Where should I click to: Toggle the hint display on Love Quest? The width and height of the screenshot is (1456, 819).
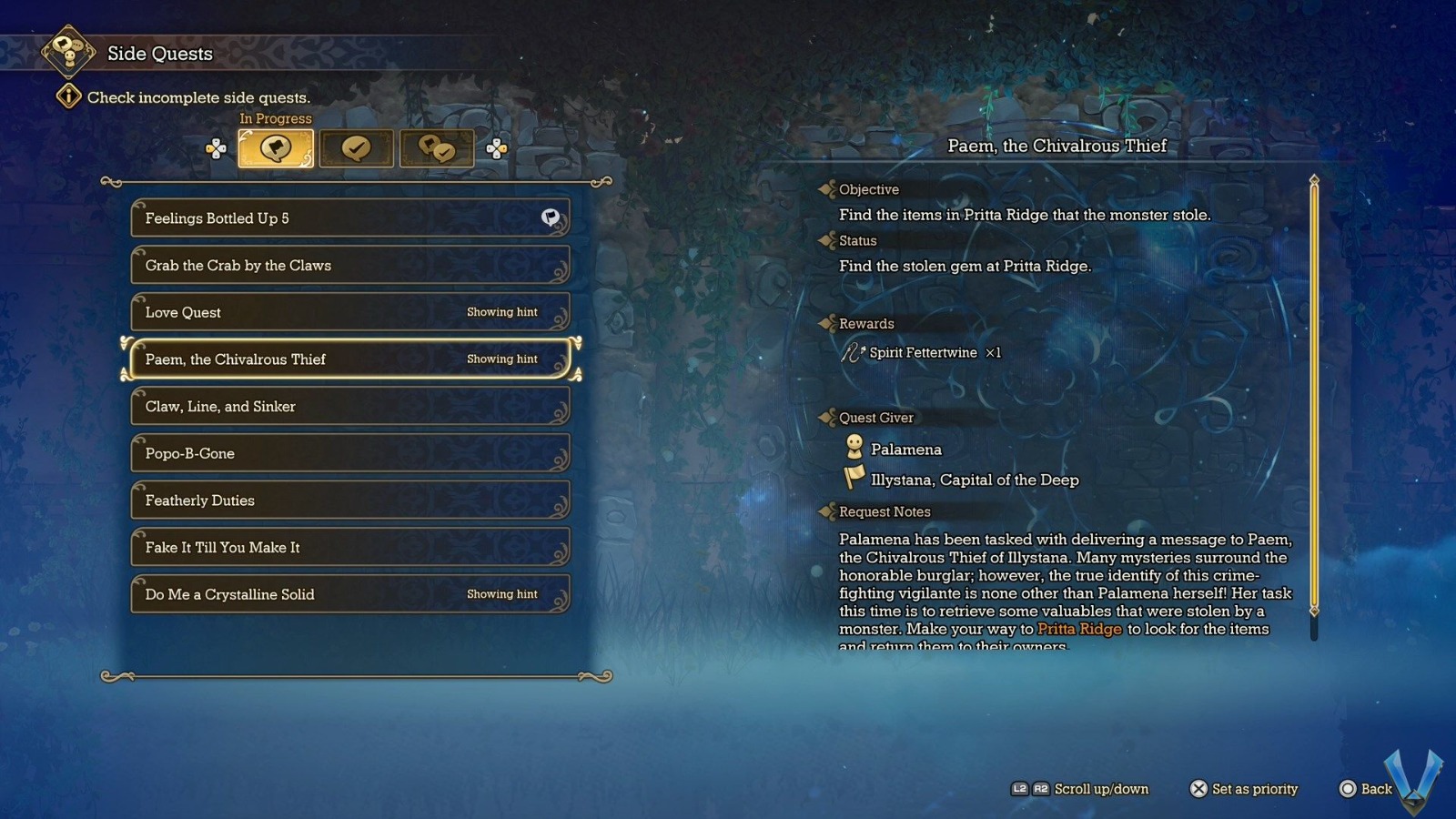(501, 312)
